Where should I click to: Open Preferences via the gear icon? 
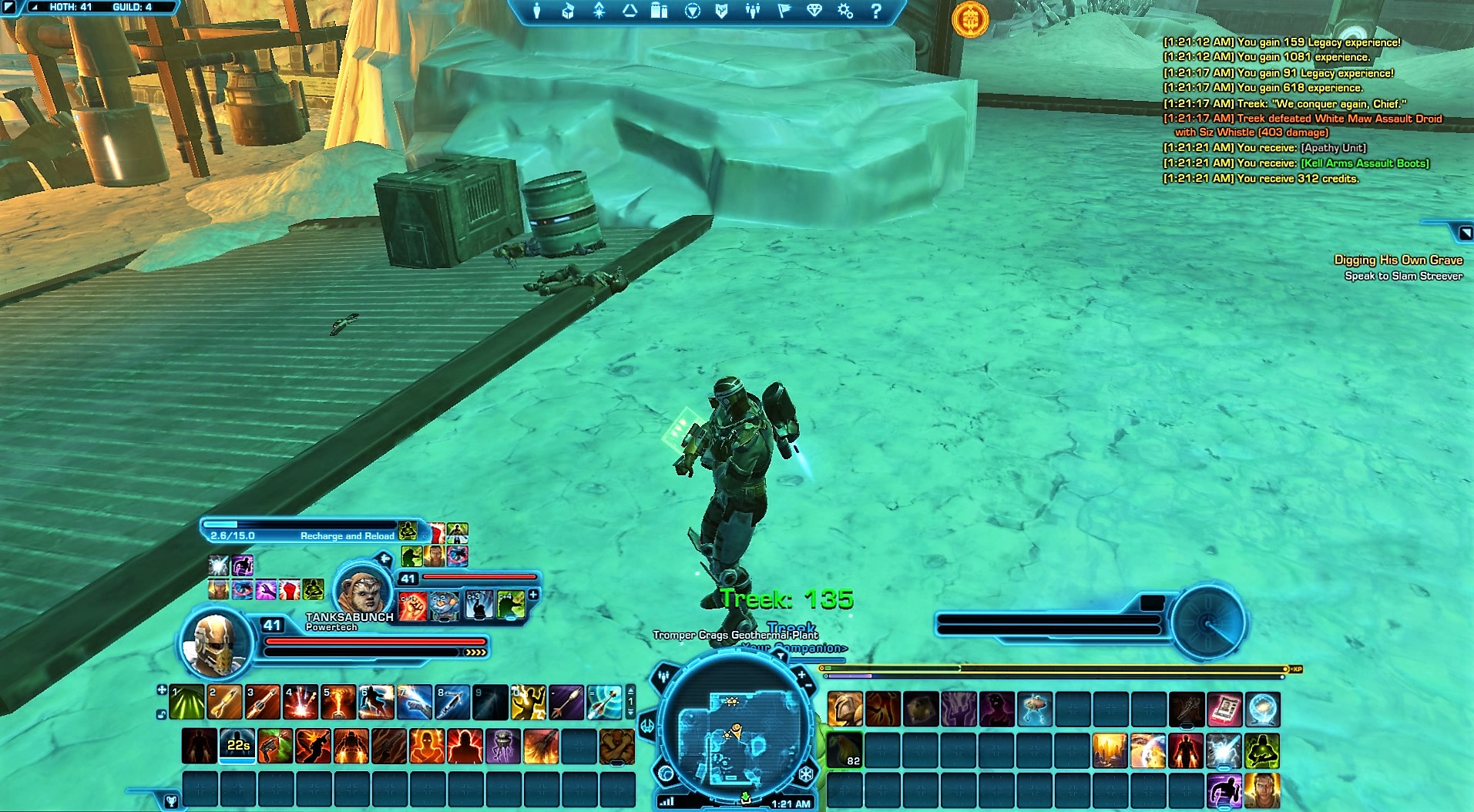pyautogui.click(x=844, y=12)
